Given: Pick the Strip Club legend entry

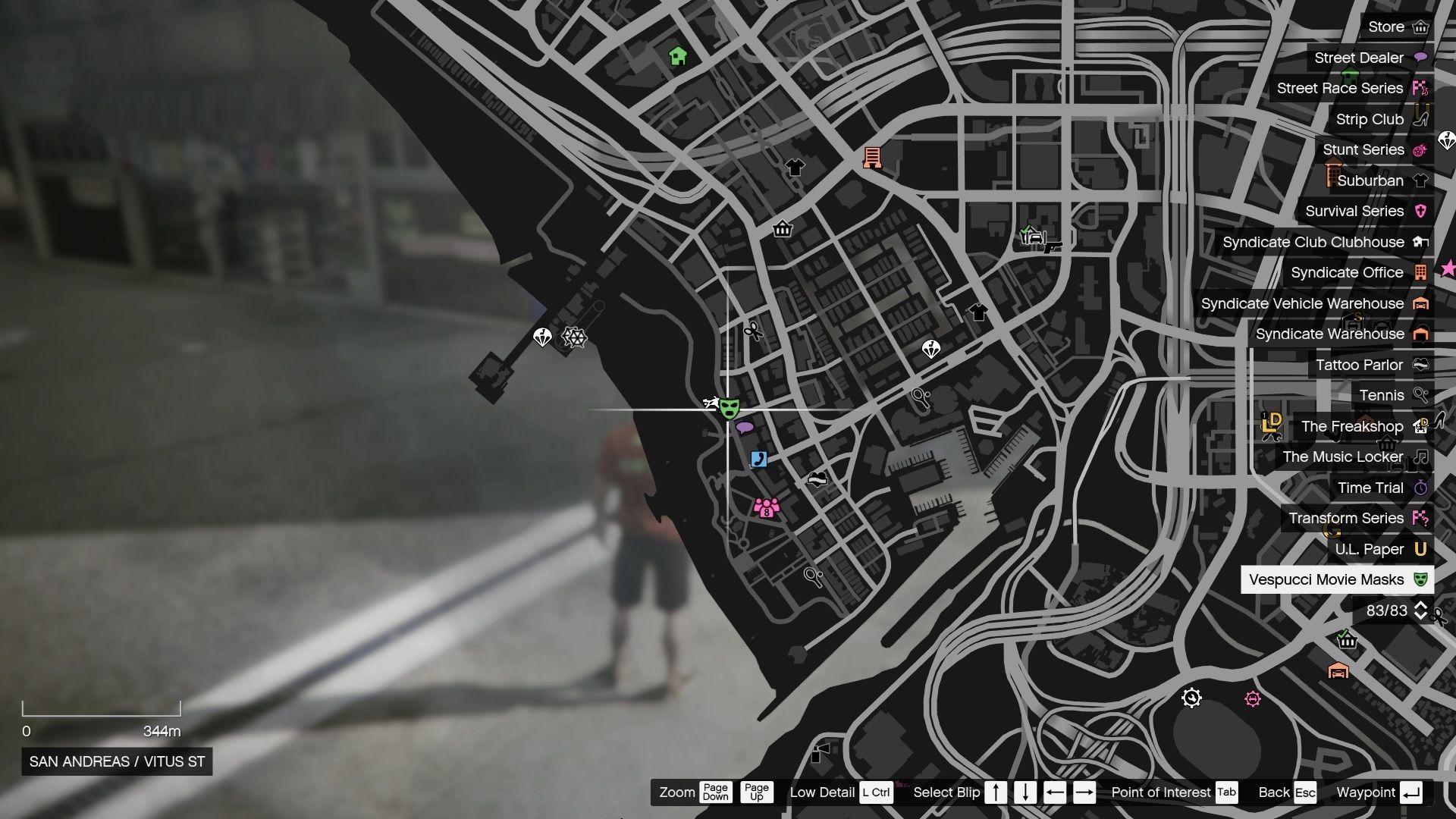Looking at the screenshot, I should (x=1380, y=120).
